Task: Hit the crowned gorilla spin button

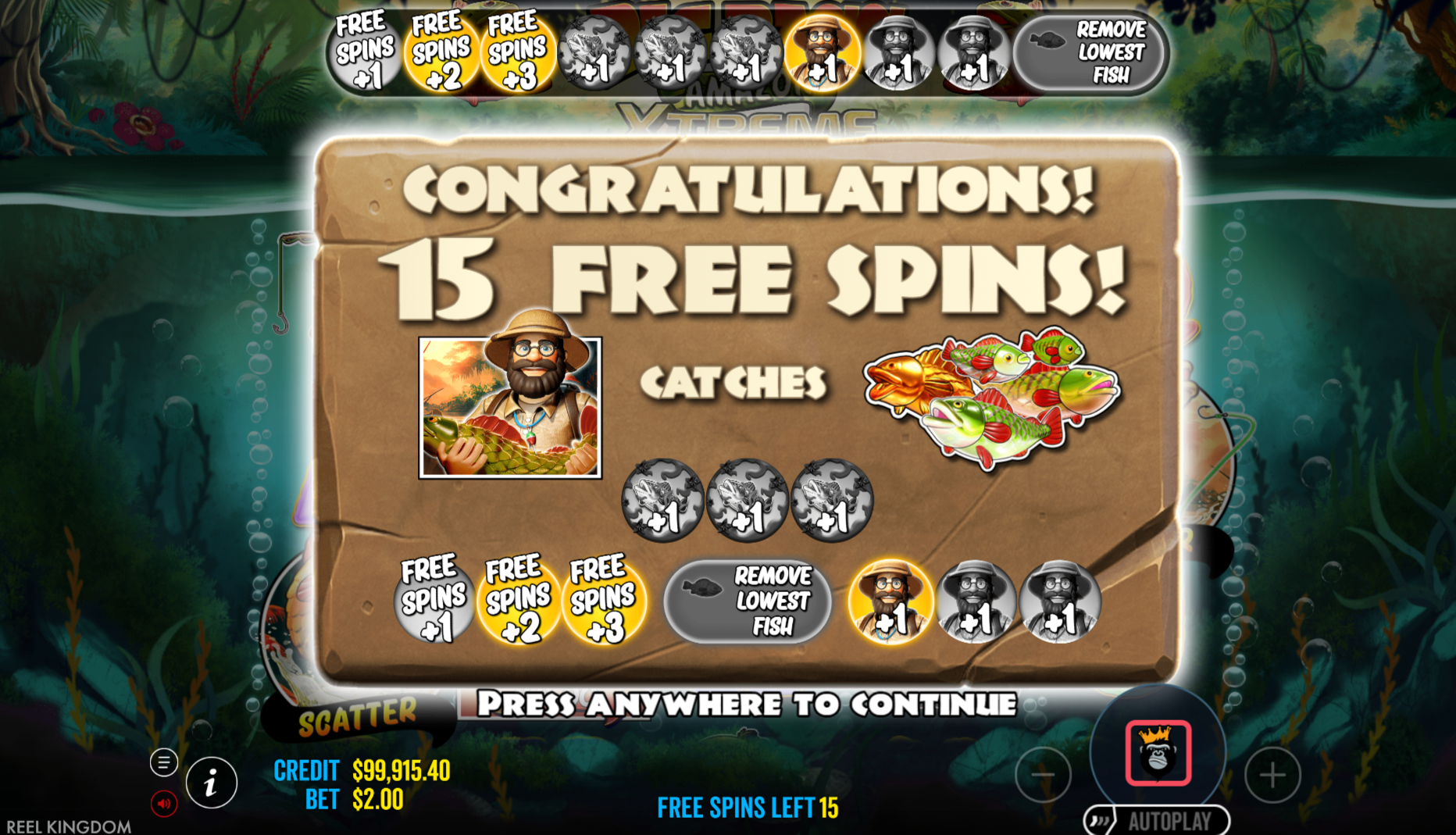Action: [1158, 753]
